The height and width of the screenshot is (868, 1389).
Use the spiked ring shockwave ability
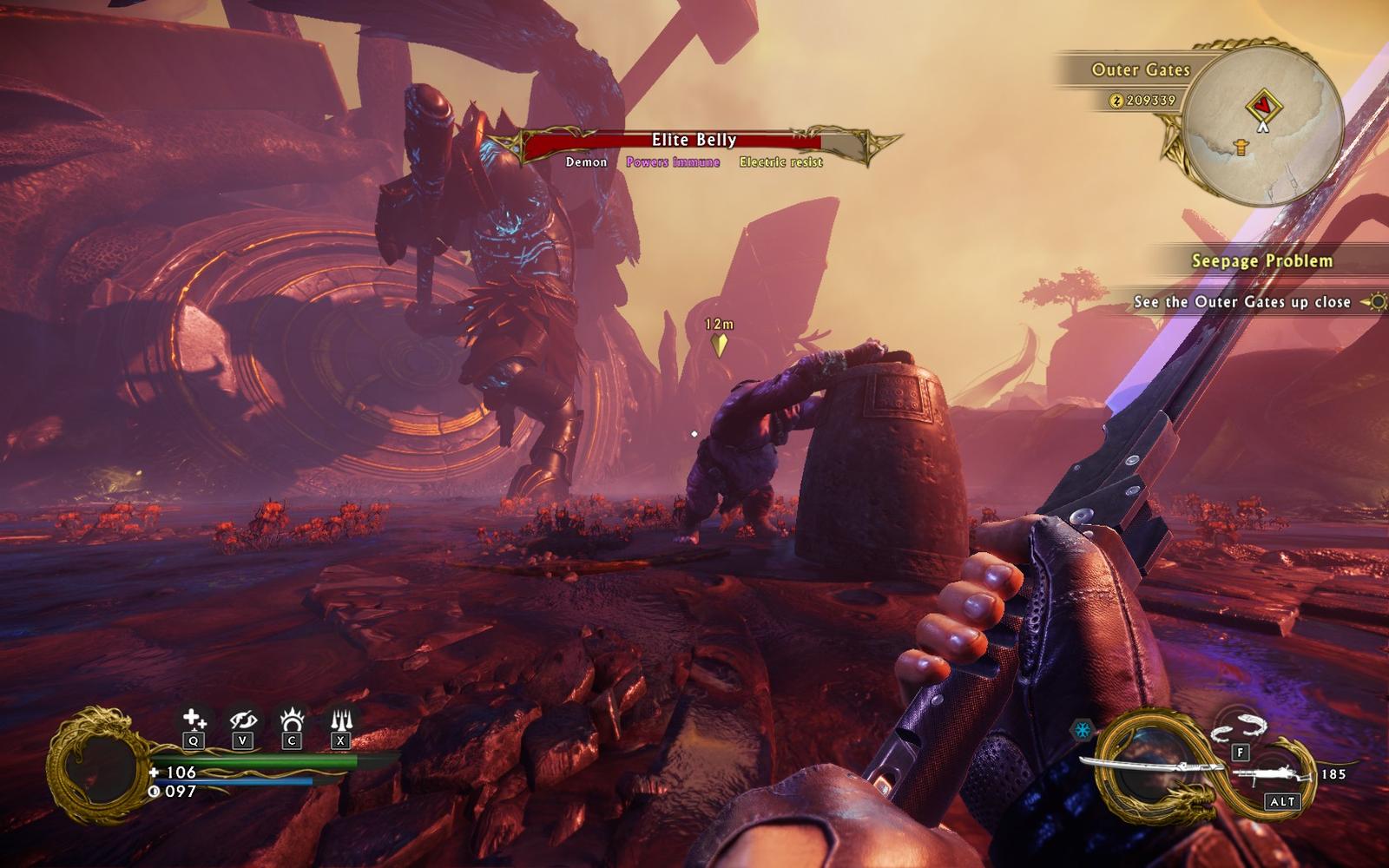click(292, 720)
